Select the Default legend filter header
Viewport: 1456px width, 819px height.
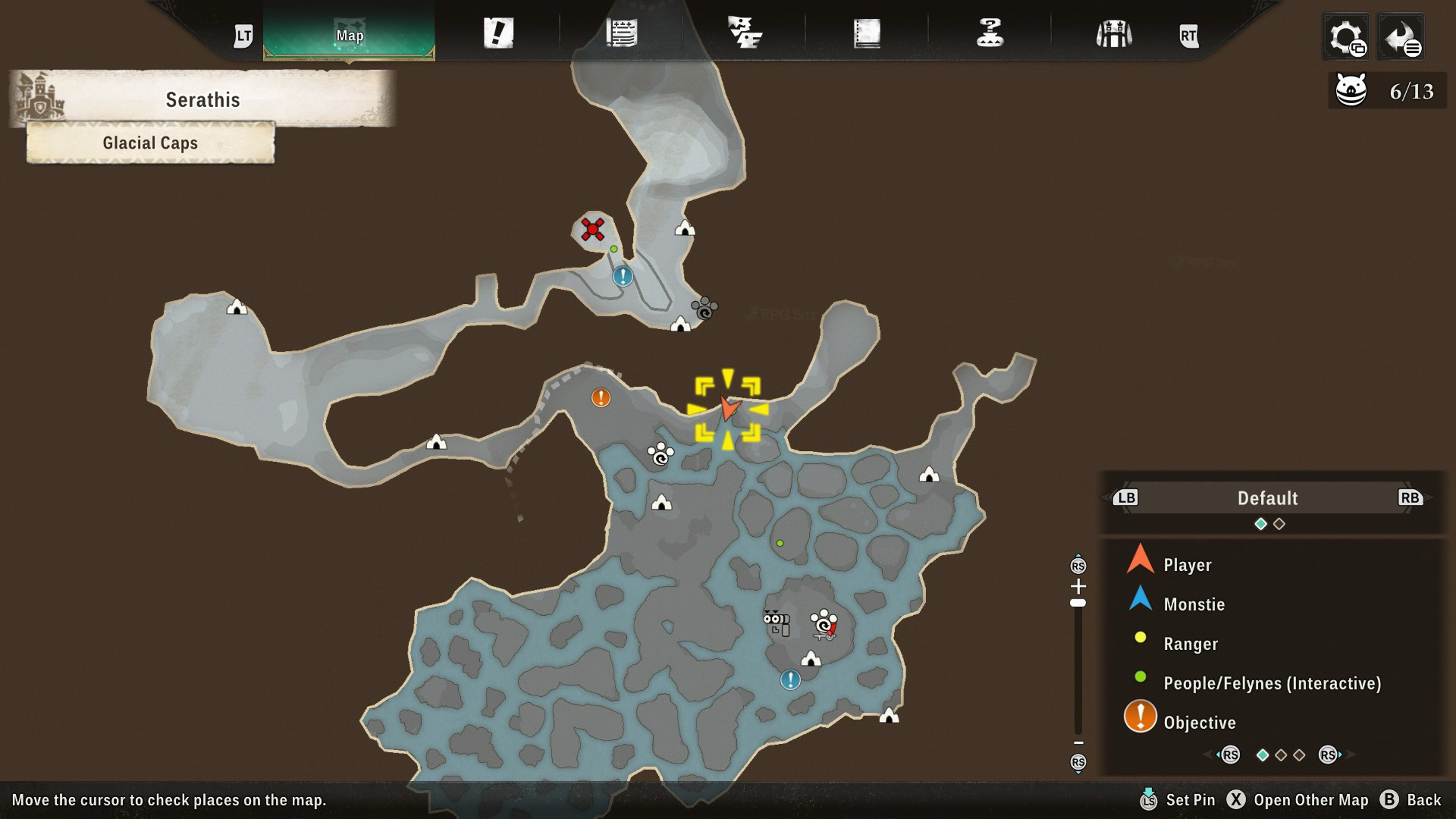click(x=1267, y=498)
